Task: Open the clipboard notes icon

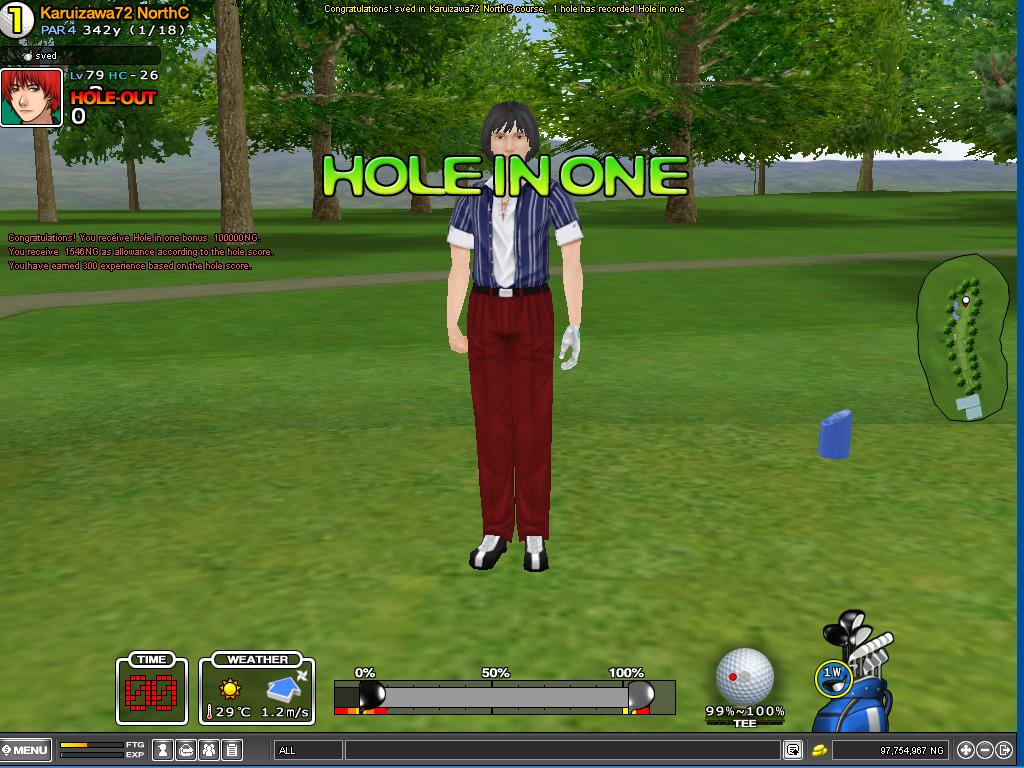Action: click(x=232, y=750)
